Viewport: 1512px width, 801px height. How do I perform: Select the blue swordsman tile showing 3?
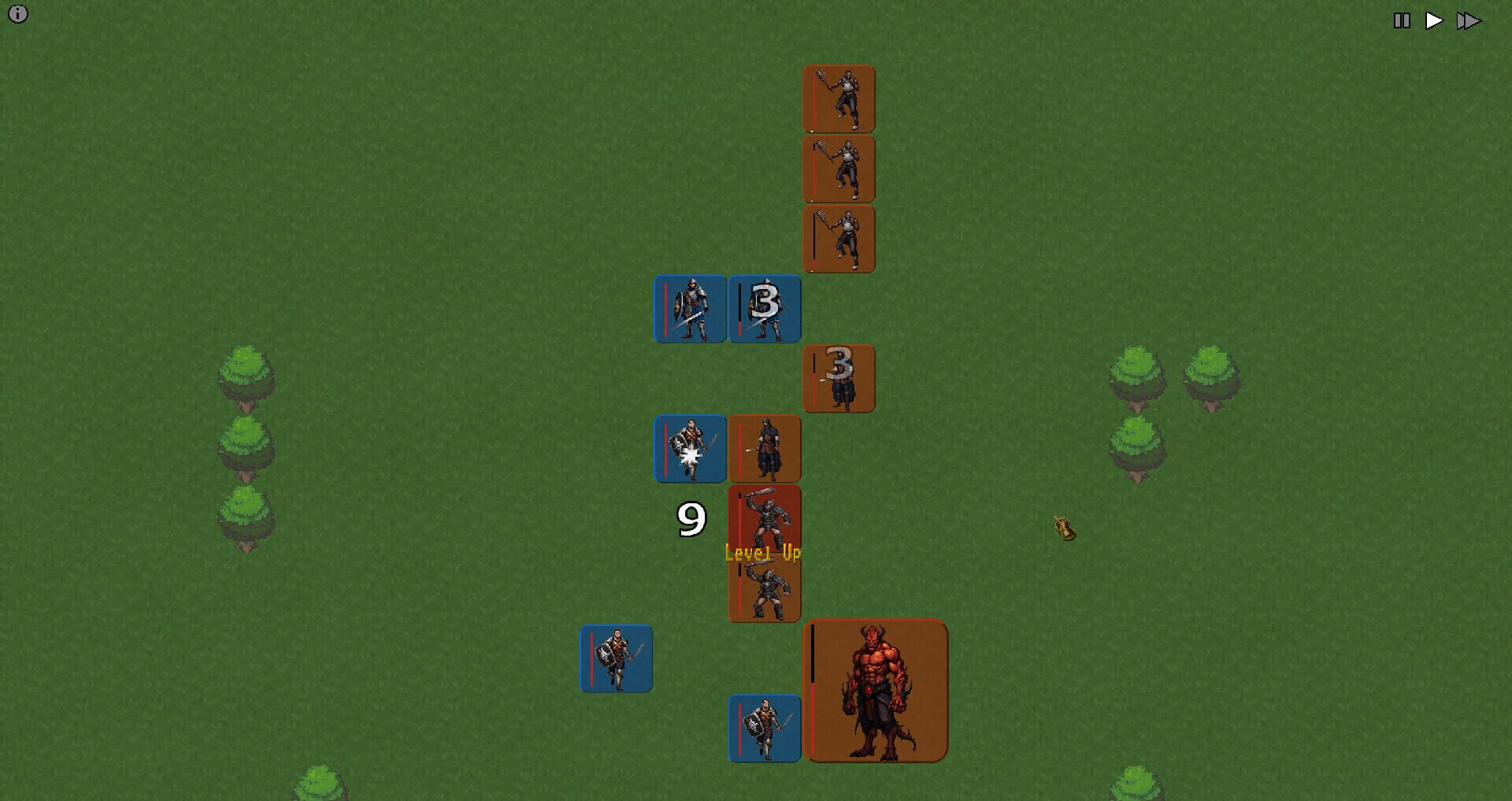[x=765, y=309]
